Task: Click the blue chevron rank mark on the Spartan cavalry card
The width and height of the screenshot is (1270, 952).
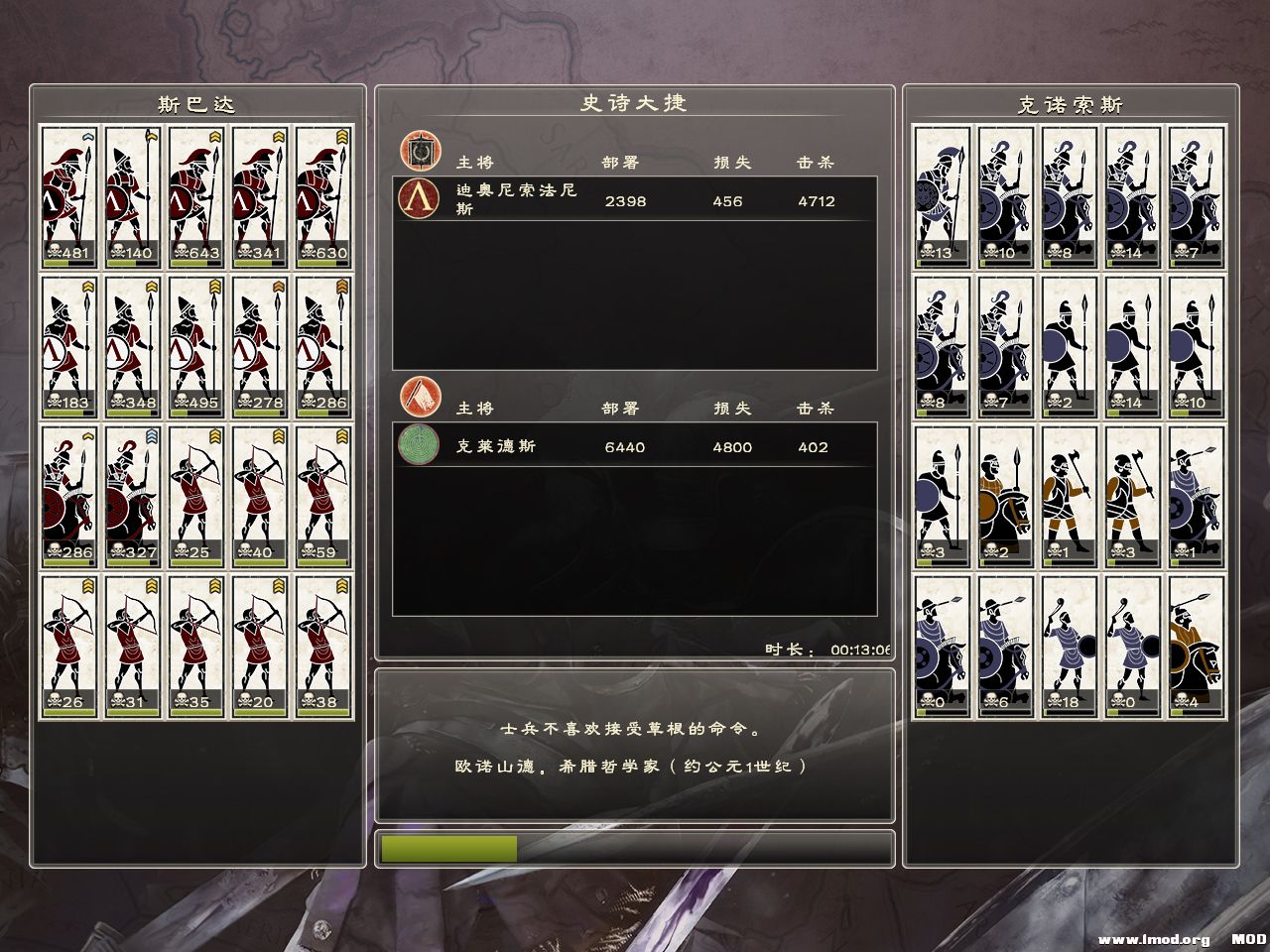Action: (x=152, y=435)
